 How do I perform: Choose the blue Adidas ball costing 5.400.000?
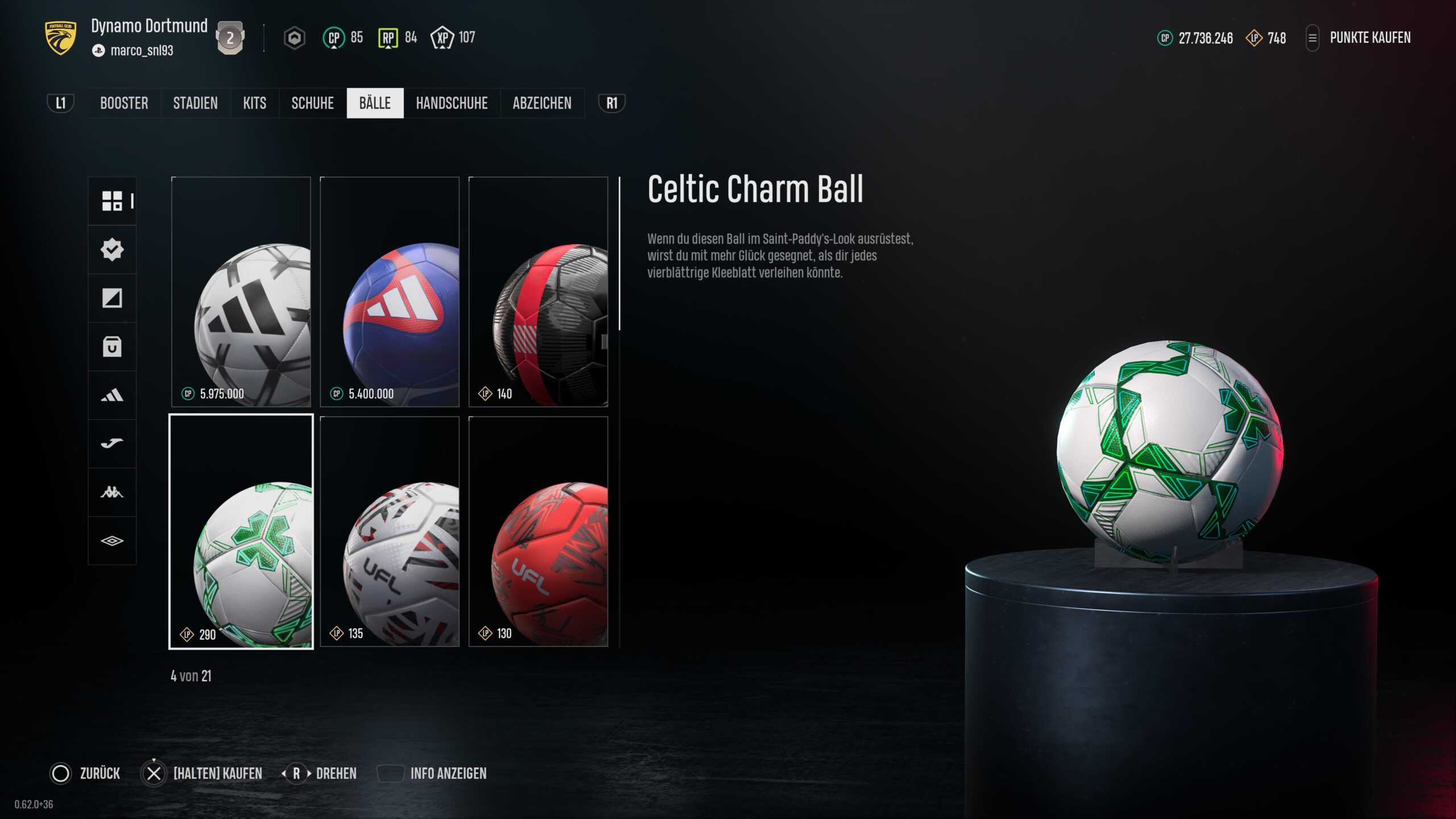tap(390, 292)
